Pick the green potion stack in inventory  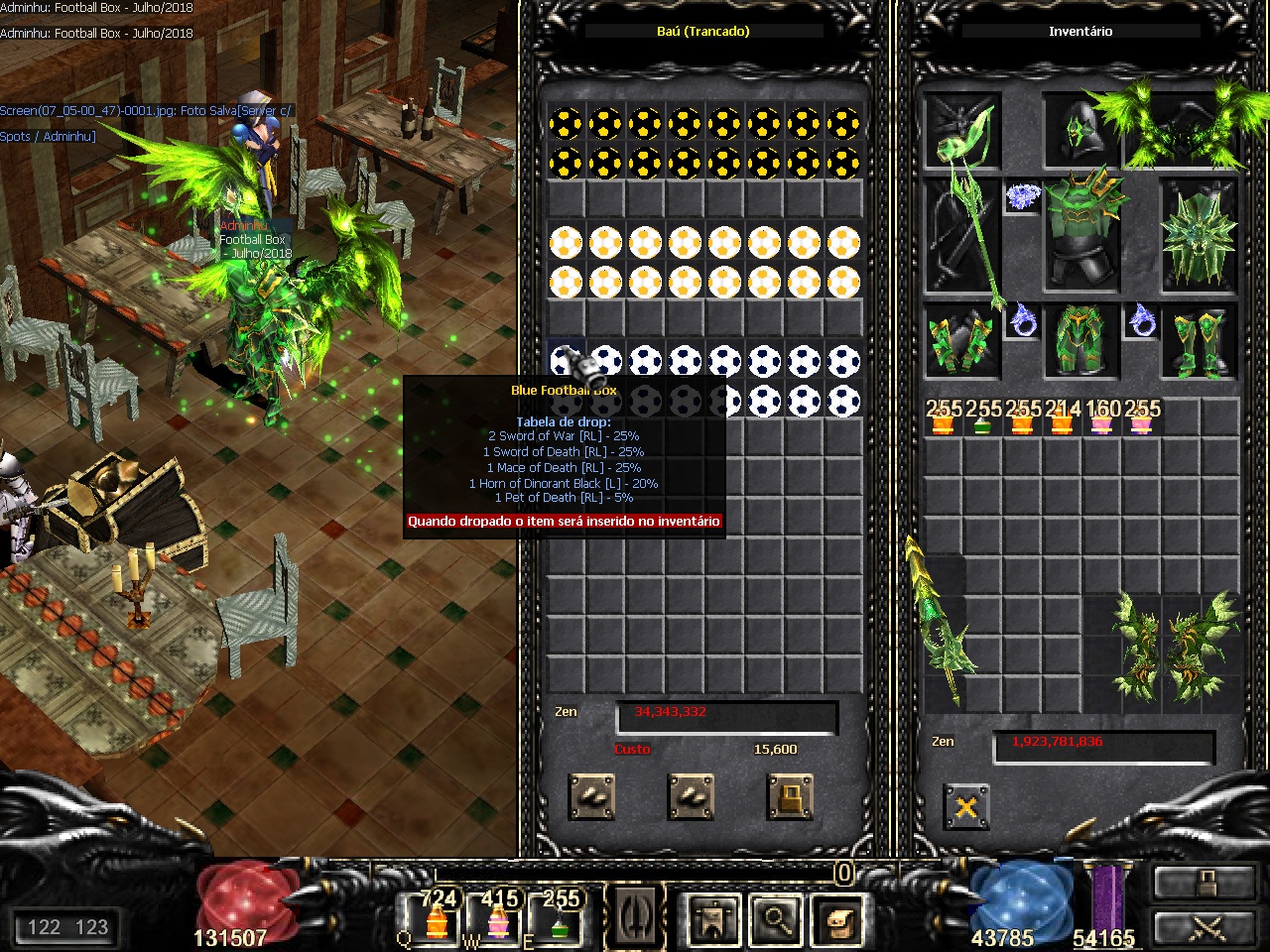[x=982, y=418]
